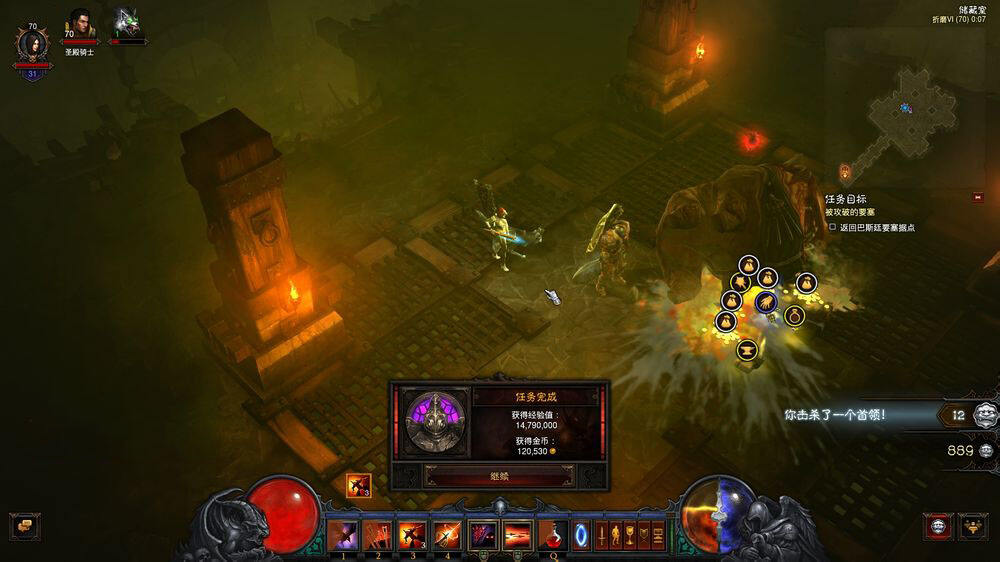Drink the red health potion
The height and width of the screenshot is (562, 1000).
(552, 535)
